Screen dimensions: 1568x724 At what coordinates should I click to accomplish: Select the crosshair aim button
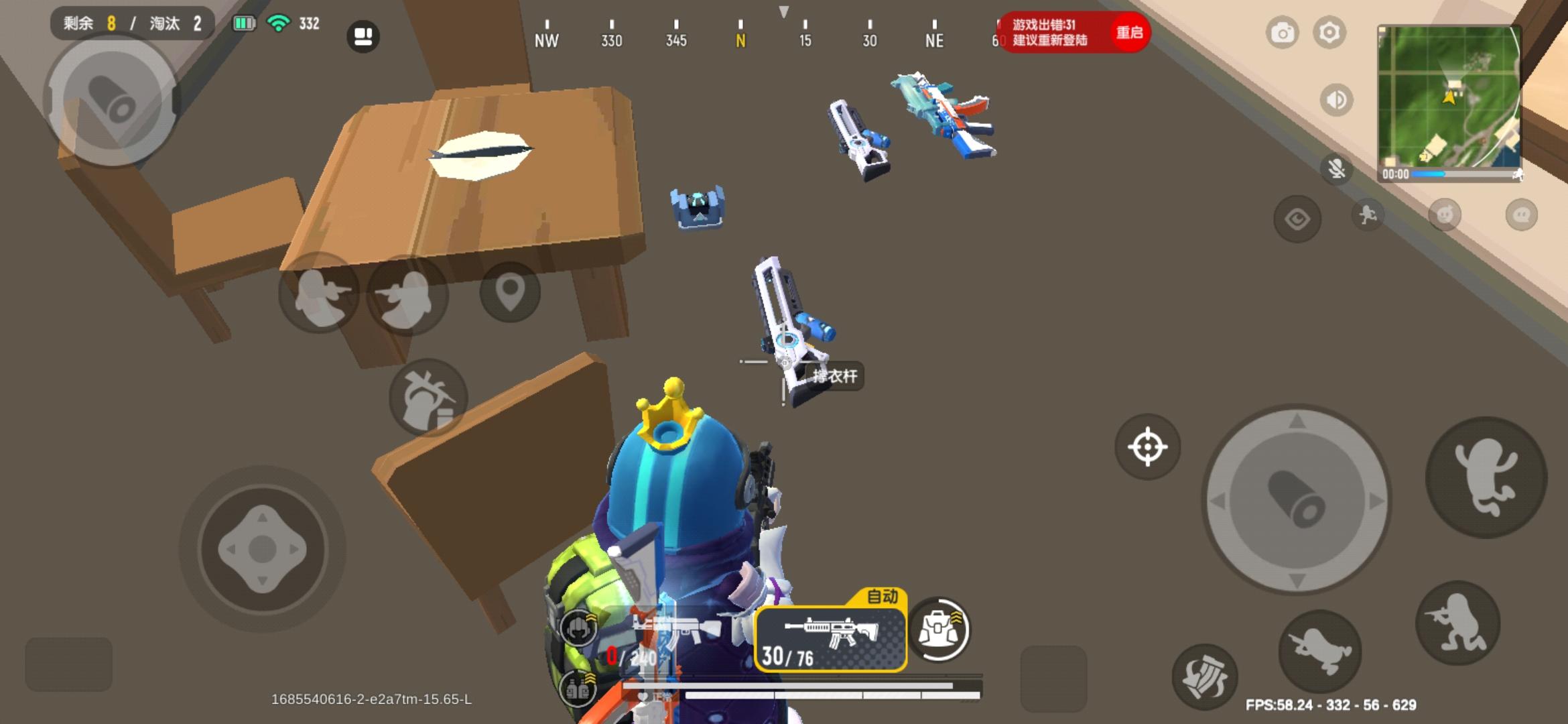(x=1147, y=447)
